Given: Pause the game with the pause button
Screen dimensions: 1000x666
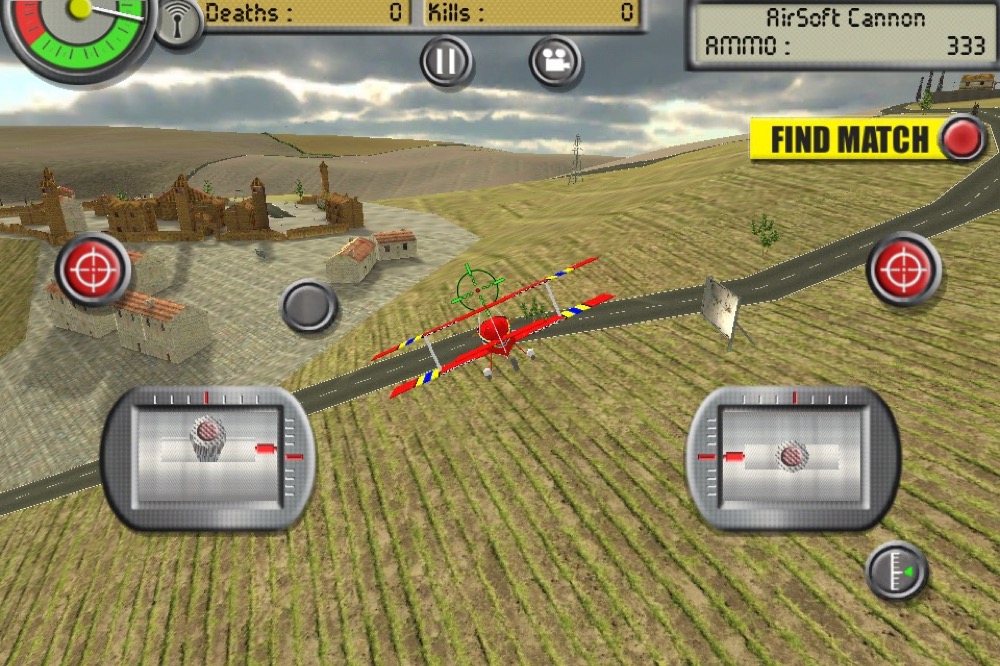Looking at the screenshot, I should [x=446, y=62].
